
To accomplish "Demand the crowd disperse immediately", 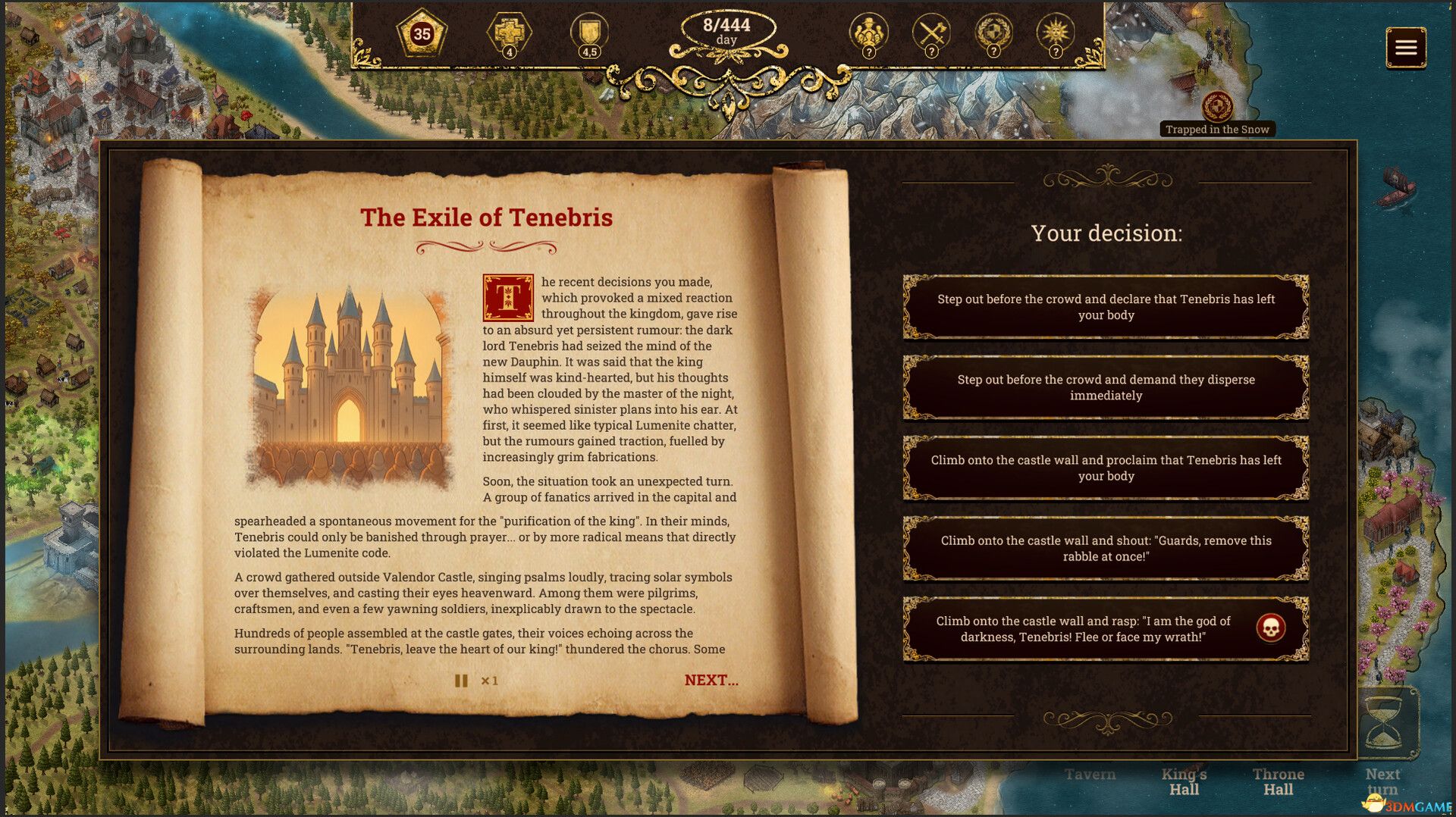I will point(1106,387).
